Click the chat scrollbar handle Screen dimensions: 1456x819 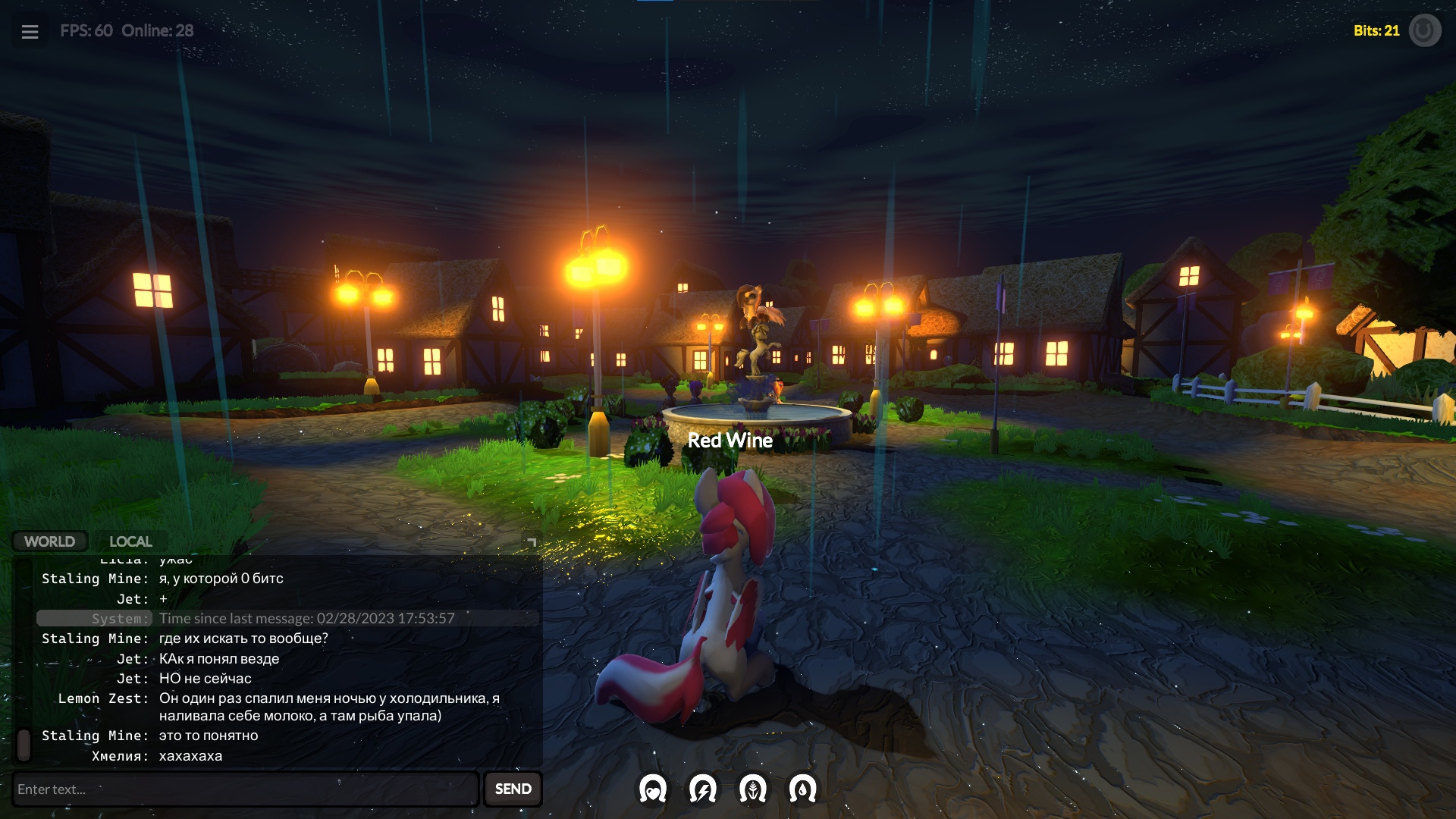click(x=24, y=745)
